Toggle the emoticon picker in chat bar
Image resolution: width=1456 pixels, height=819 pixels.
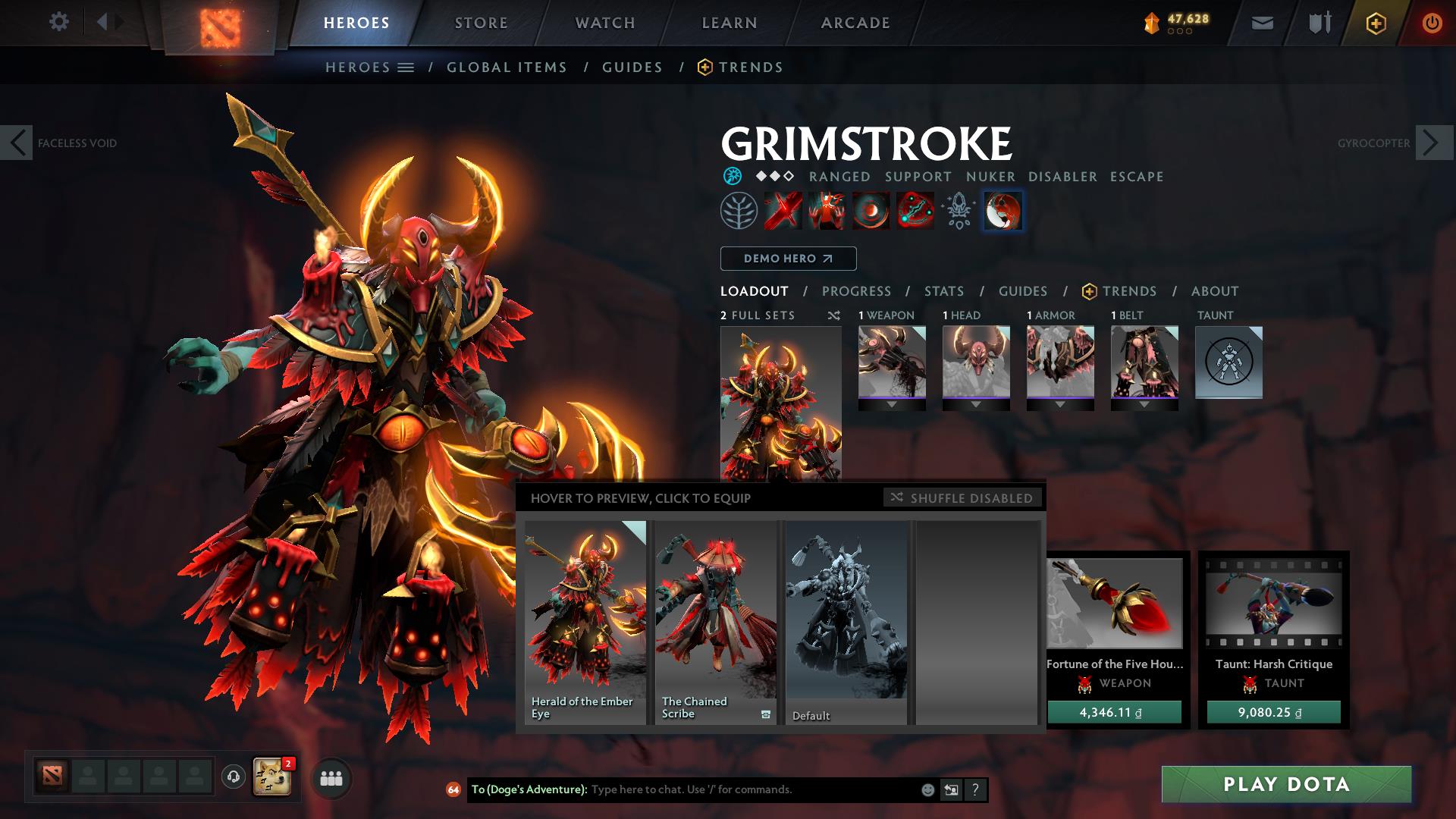927,789
